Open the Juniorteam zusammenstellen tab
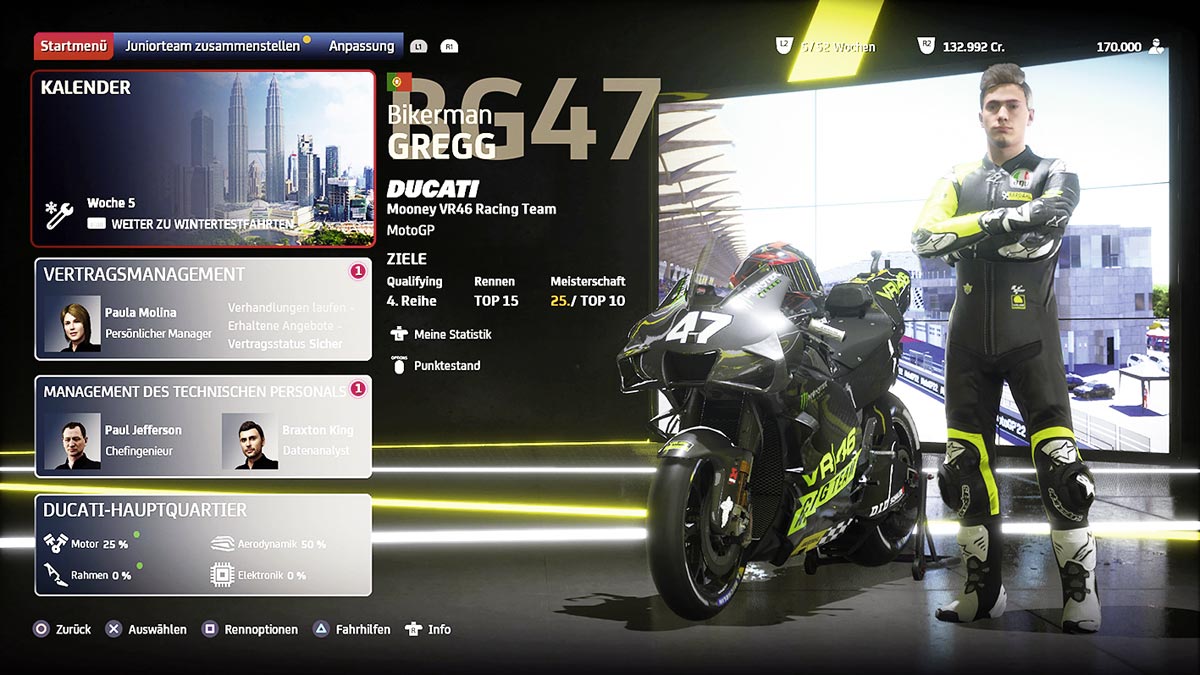 pos(211,46)
